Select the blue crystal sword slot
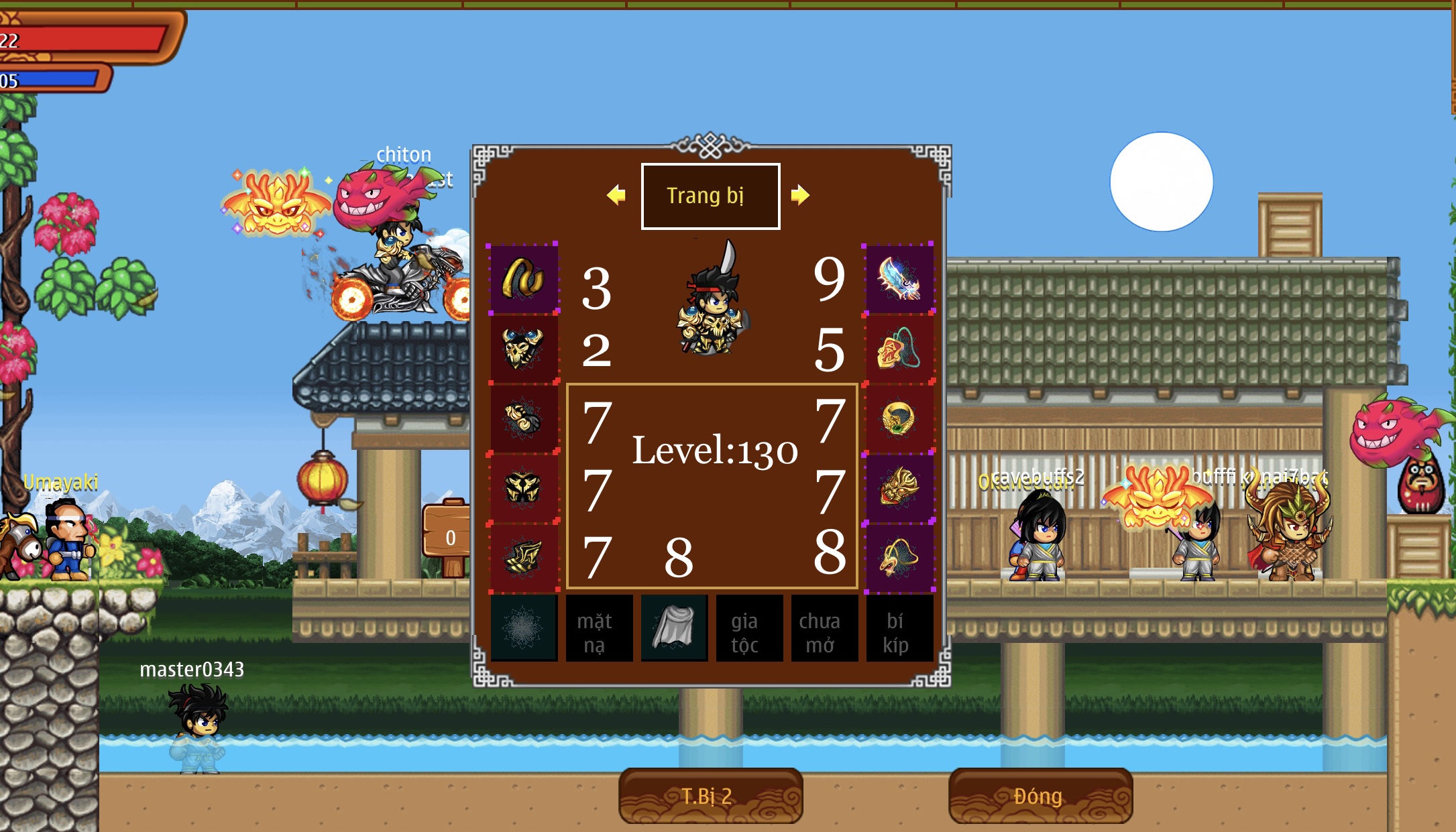This screenshot has width=1456, height=832. coord(899,278)
